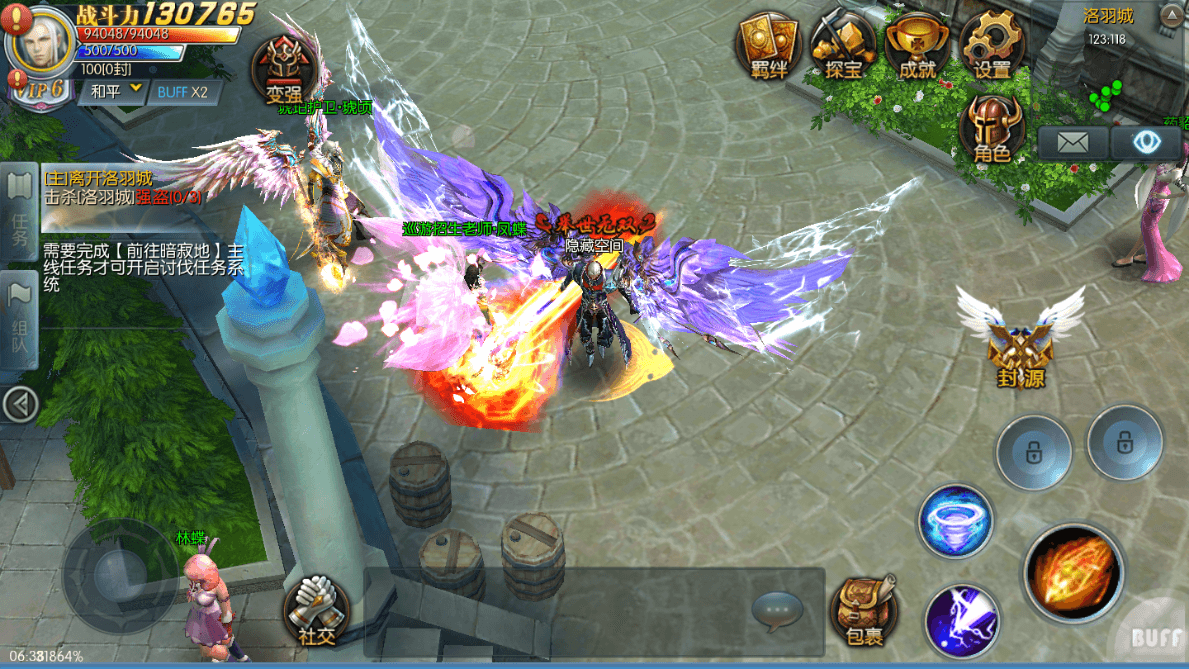Open the 社交 social menu

click(x=316, y=608)
